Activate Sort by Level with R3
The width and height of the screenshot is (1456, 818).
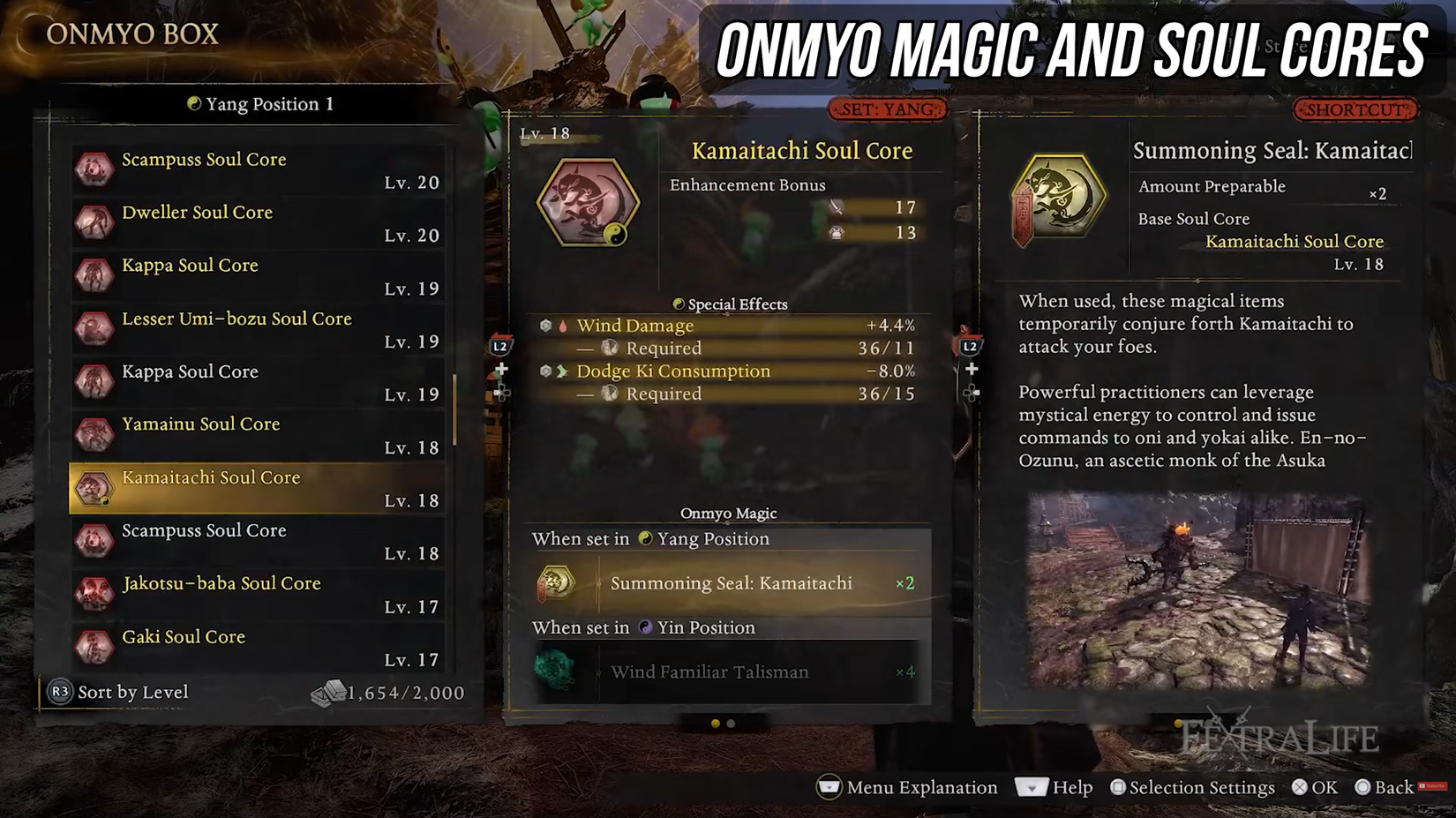[119, 693]
